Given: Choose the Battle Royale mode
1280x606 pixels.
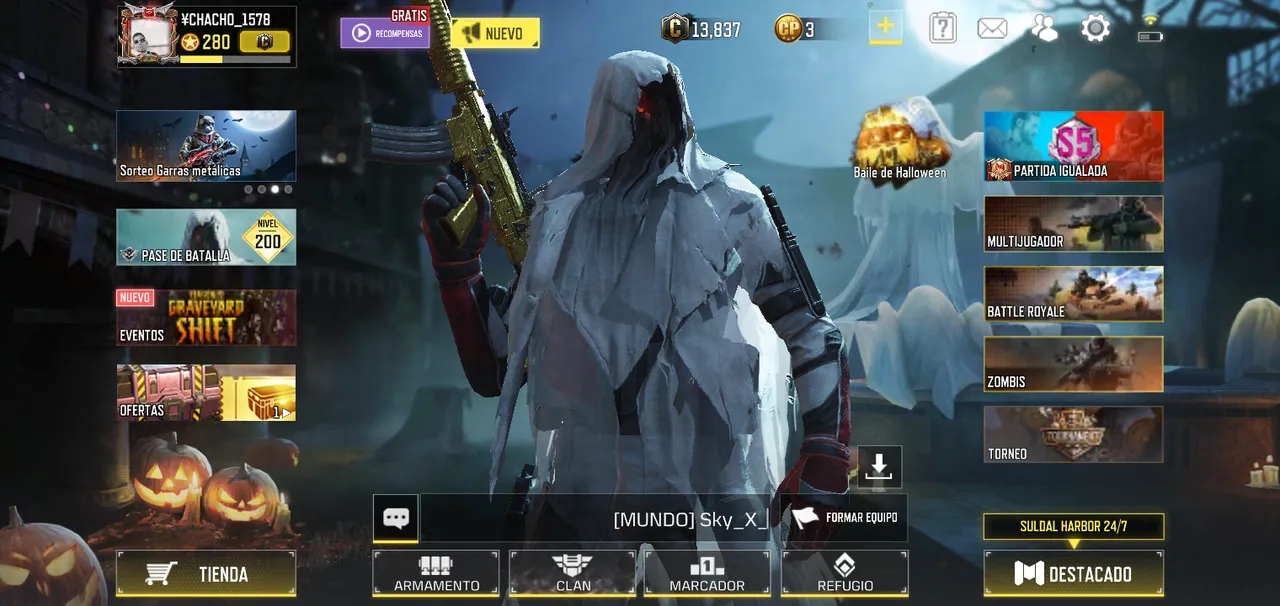Looking at the screenshot, I should click(1073, 294).
